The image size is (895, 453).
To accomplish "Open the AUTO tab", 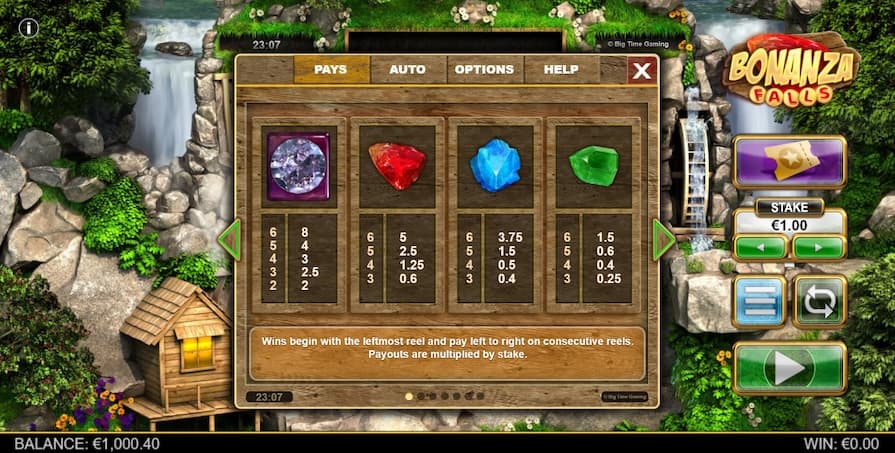I will (407, 70).
